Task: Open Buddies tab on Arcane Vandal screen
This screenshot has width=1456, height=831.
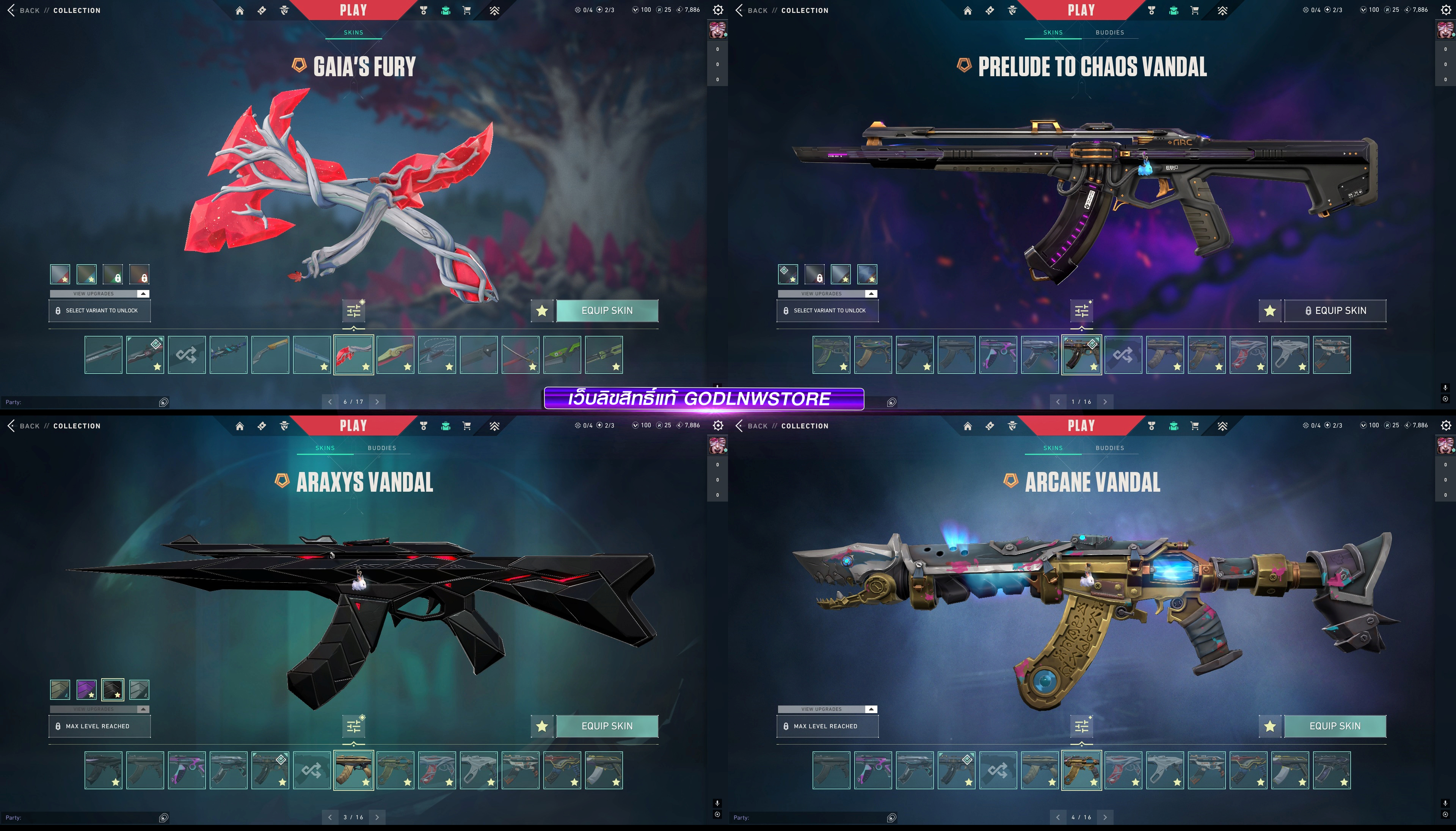Action: click(x=1109, y=448)
